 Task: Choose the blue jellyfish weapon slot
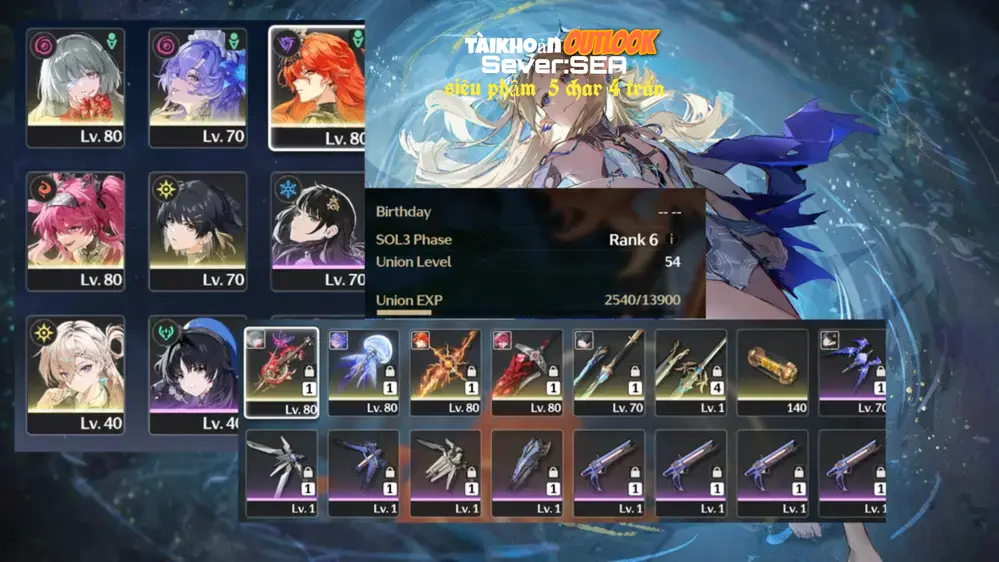point(363,372)
